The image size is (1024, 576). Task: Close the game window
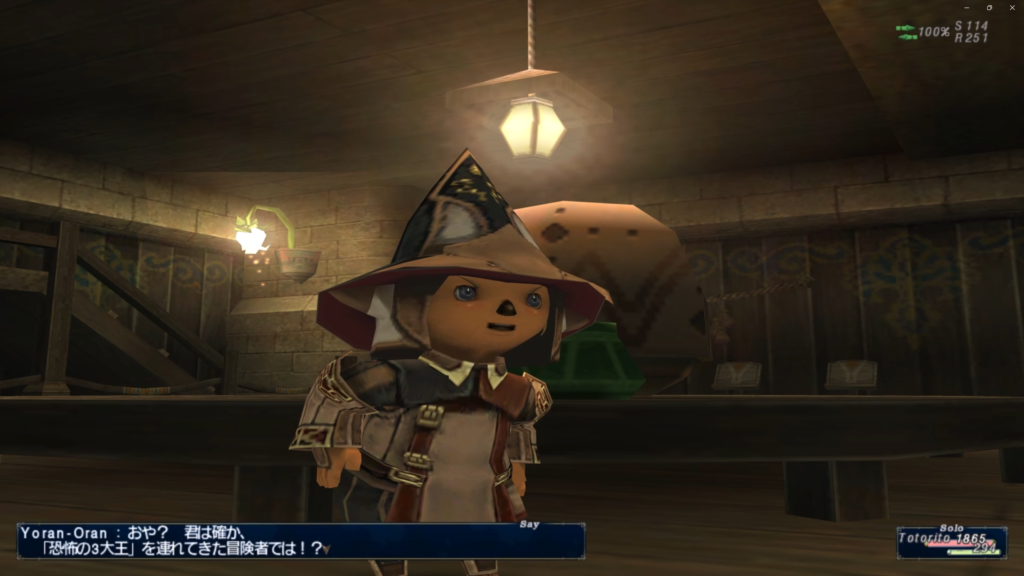1010,7
